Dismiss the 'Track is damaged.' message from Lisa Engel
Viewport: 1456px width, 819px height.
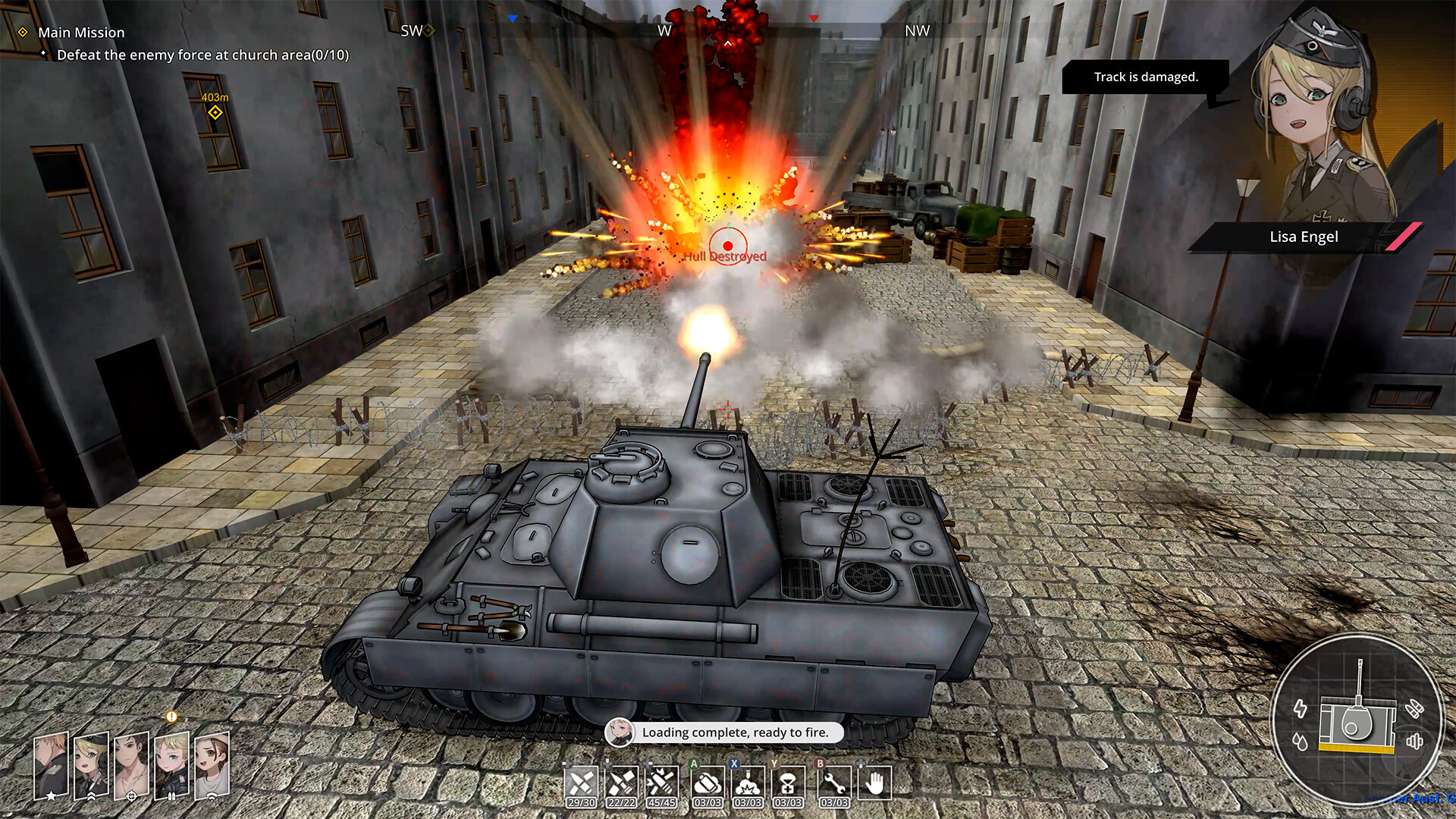[1147, 77]
